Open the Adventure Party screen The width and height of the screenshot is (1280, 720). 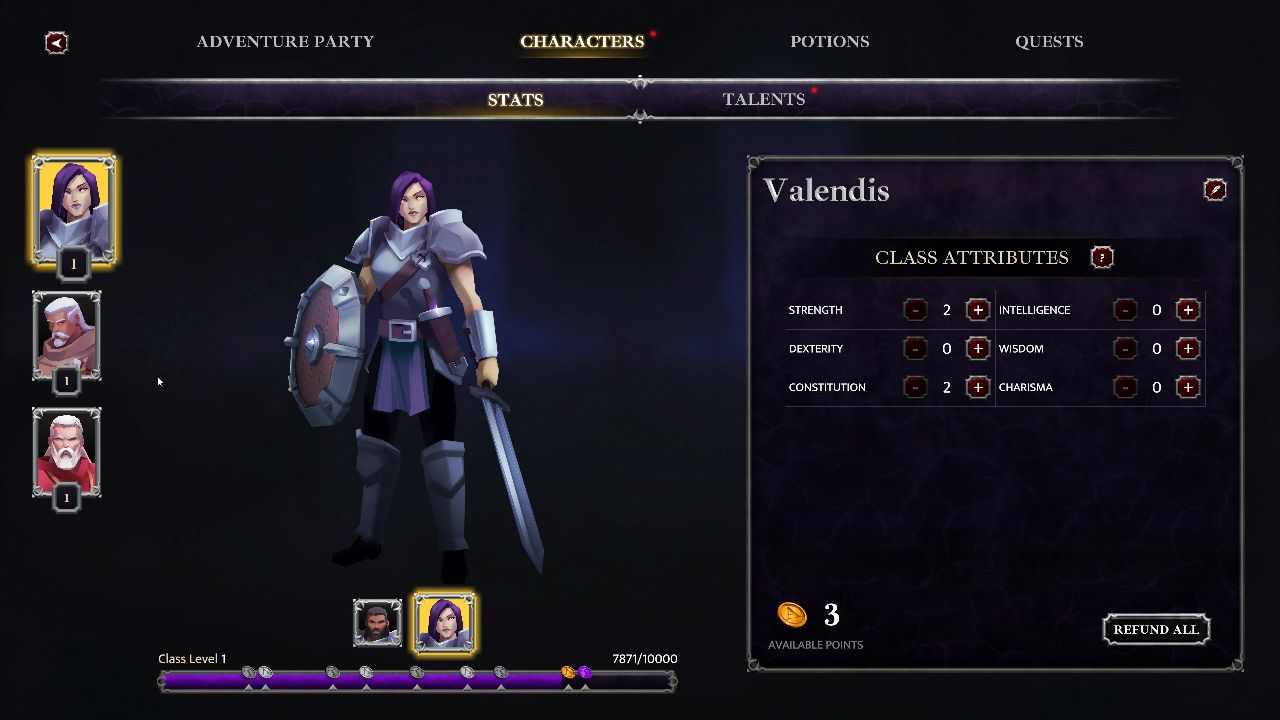coord(286,41)
